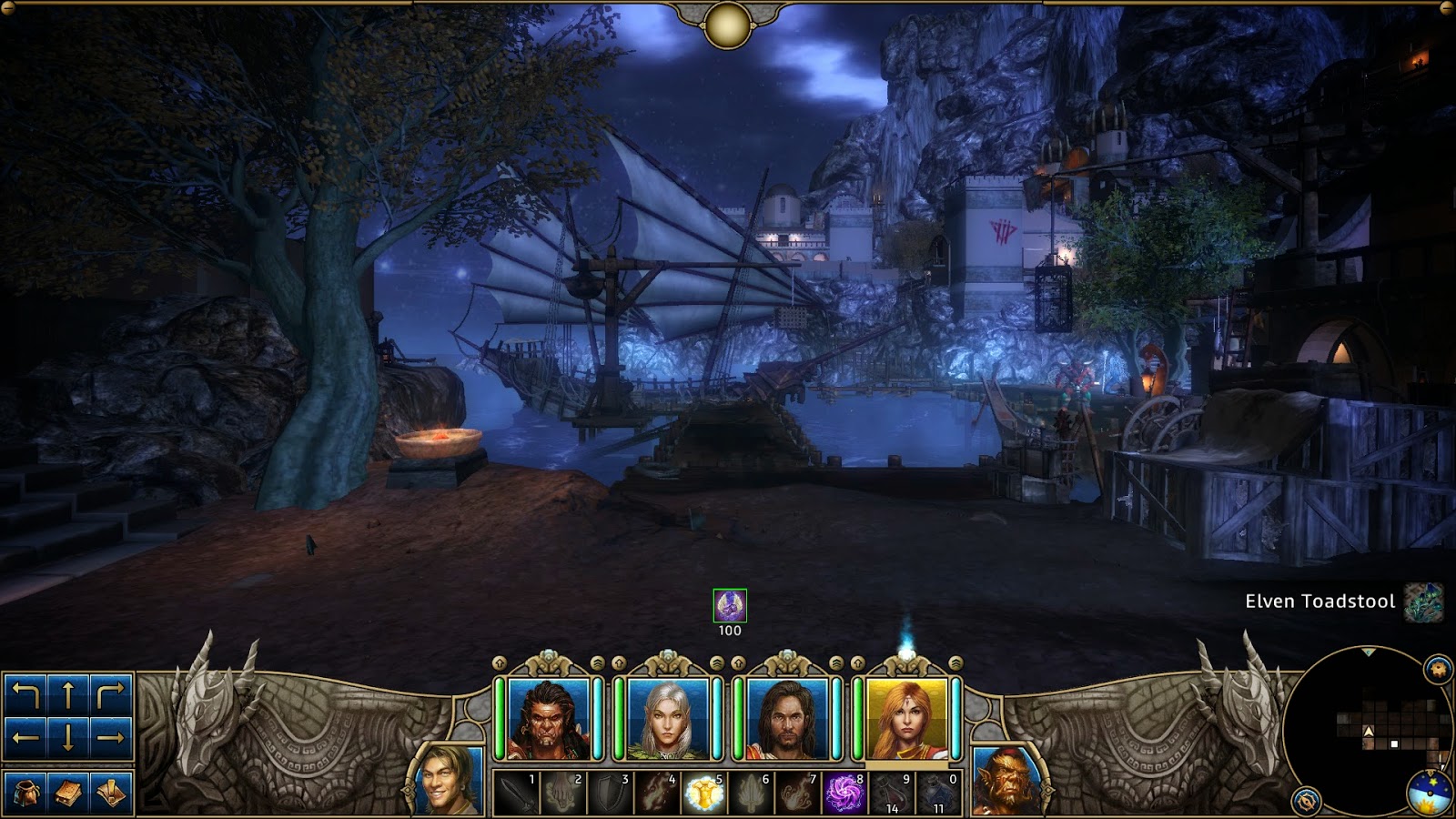Click the glowing potion in hotbar slot 5
The image size is (1456, 819).
(x=704, y=794)
